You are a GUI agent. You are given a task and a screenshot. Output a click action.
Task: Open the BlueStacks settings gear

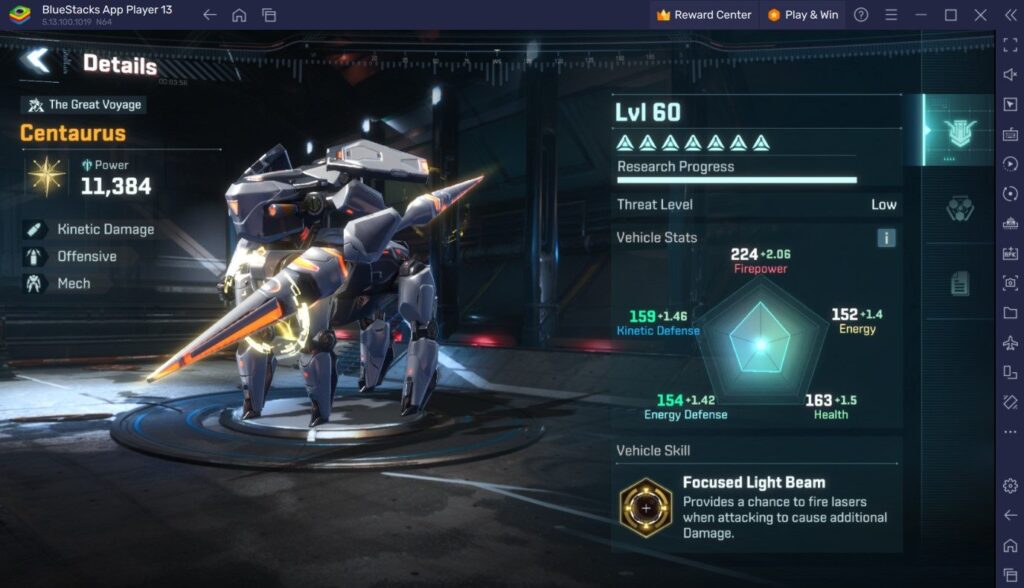(x=1009, y=485)
